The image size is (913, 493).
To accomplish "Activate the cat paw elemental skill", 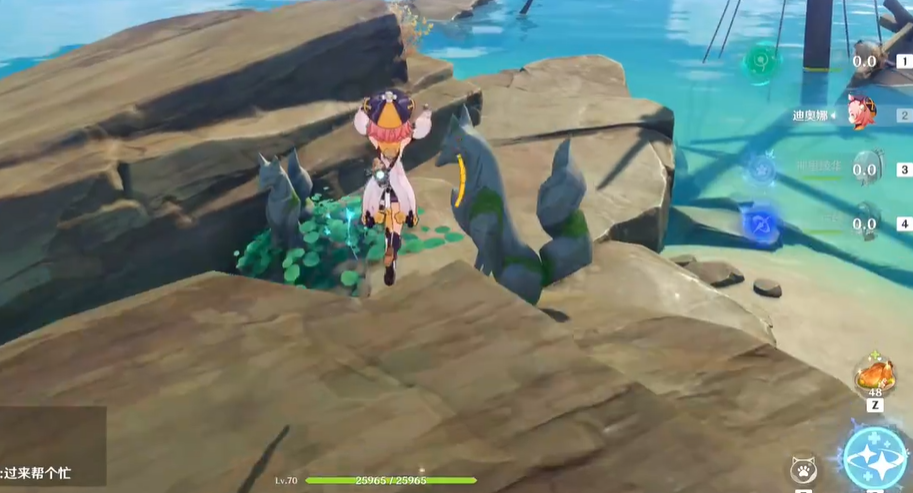I will pyautogui.click(x=801, y=469).
